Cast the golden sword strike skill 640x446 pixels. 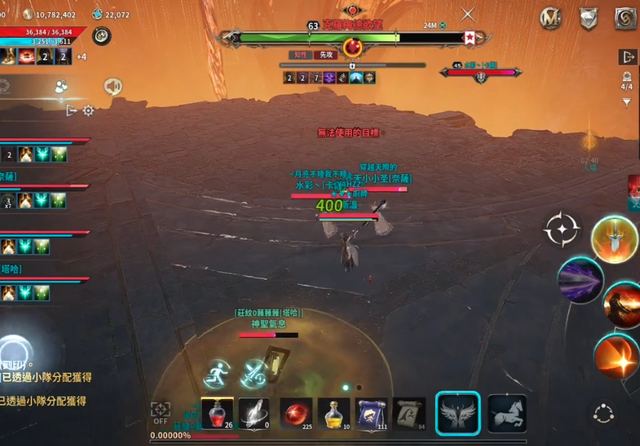point(614,240)
